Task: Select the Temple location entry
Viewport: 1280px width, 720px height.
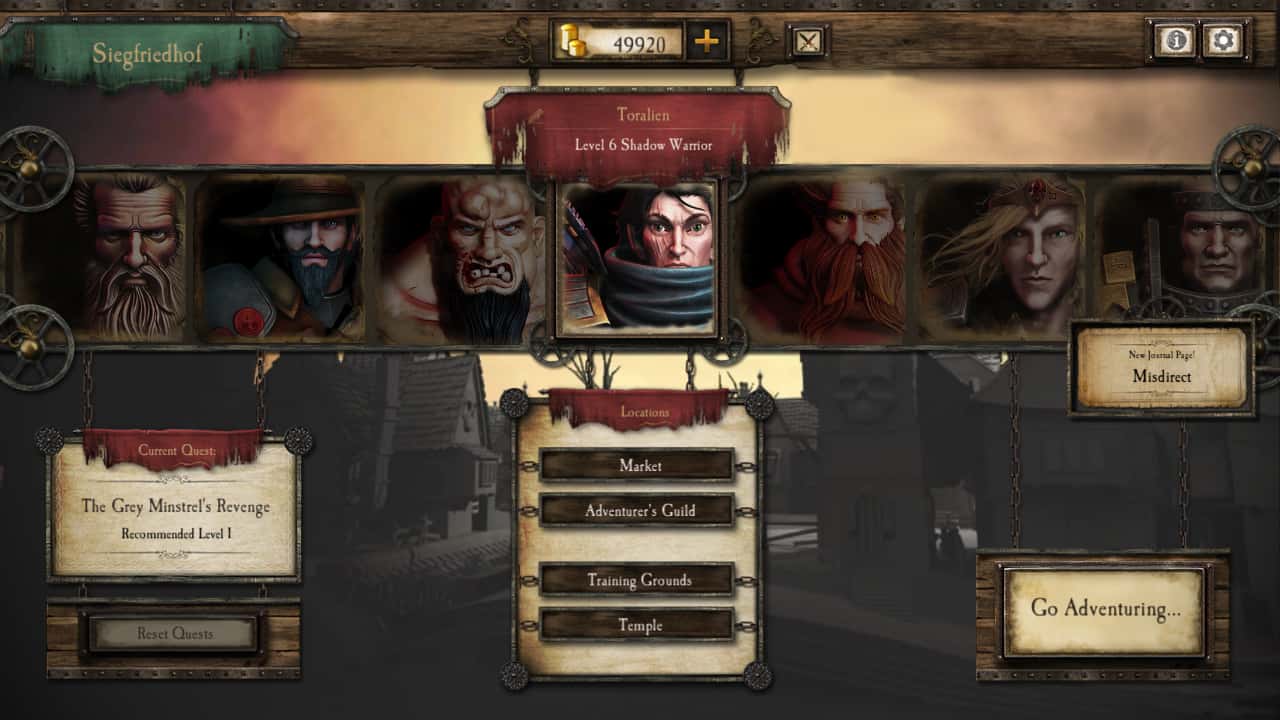Action: [x=639, y=625]
